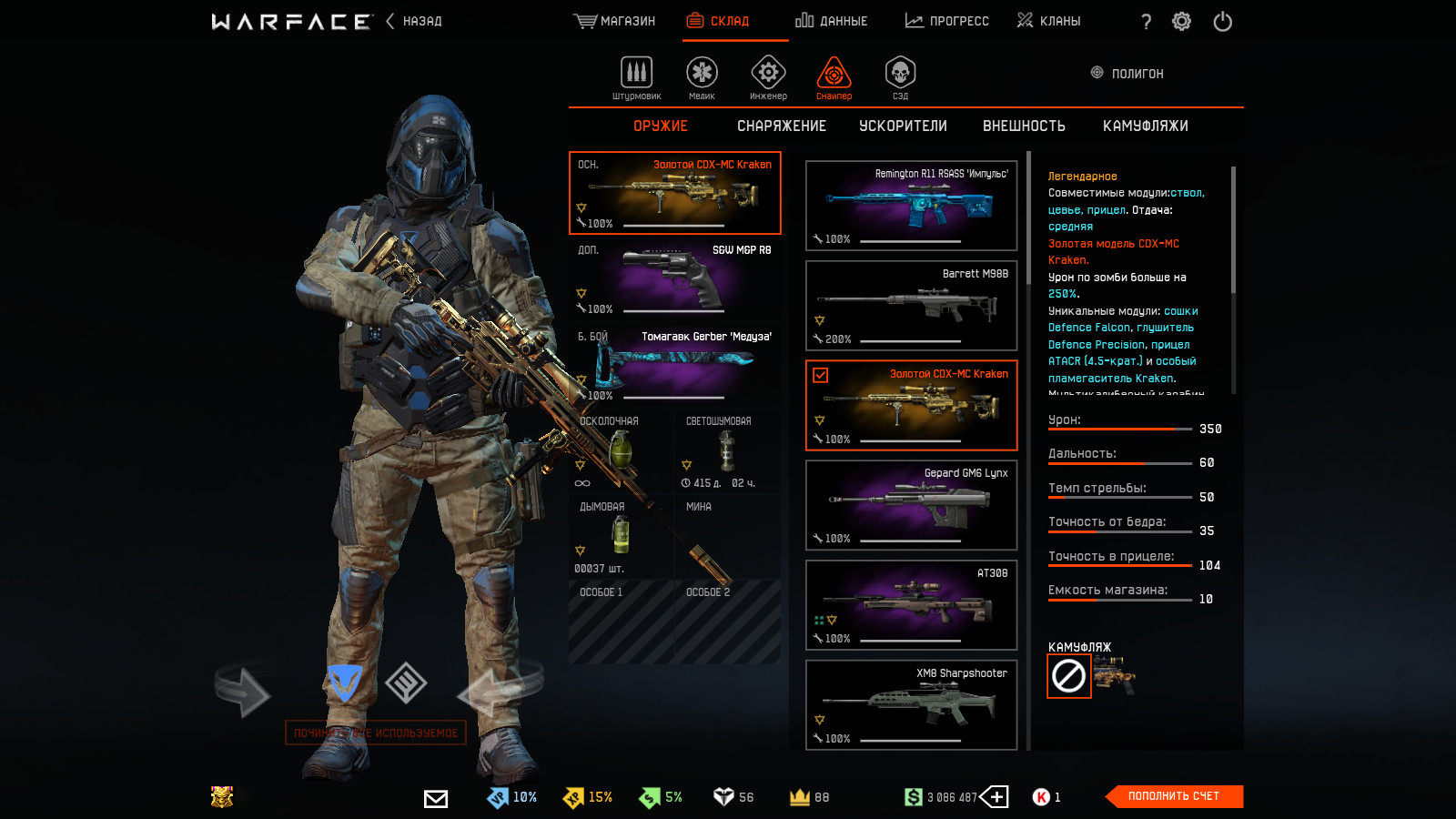This screenshot has width=1456, height=819.
Task: Select the Штурмовик class
Action: 636,76
